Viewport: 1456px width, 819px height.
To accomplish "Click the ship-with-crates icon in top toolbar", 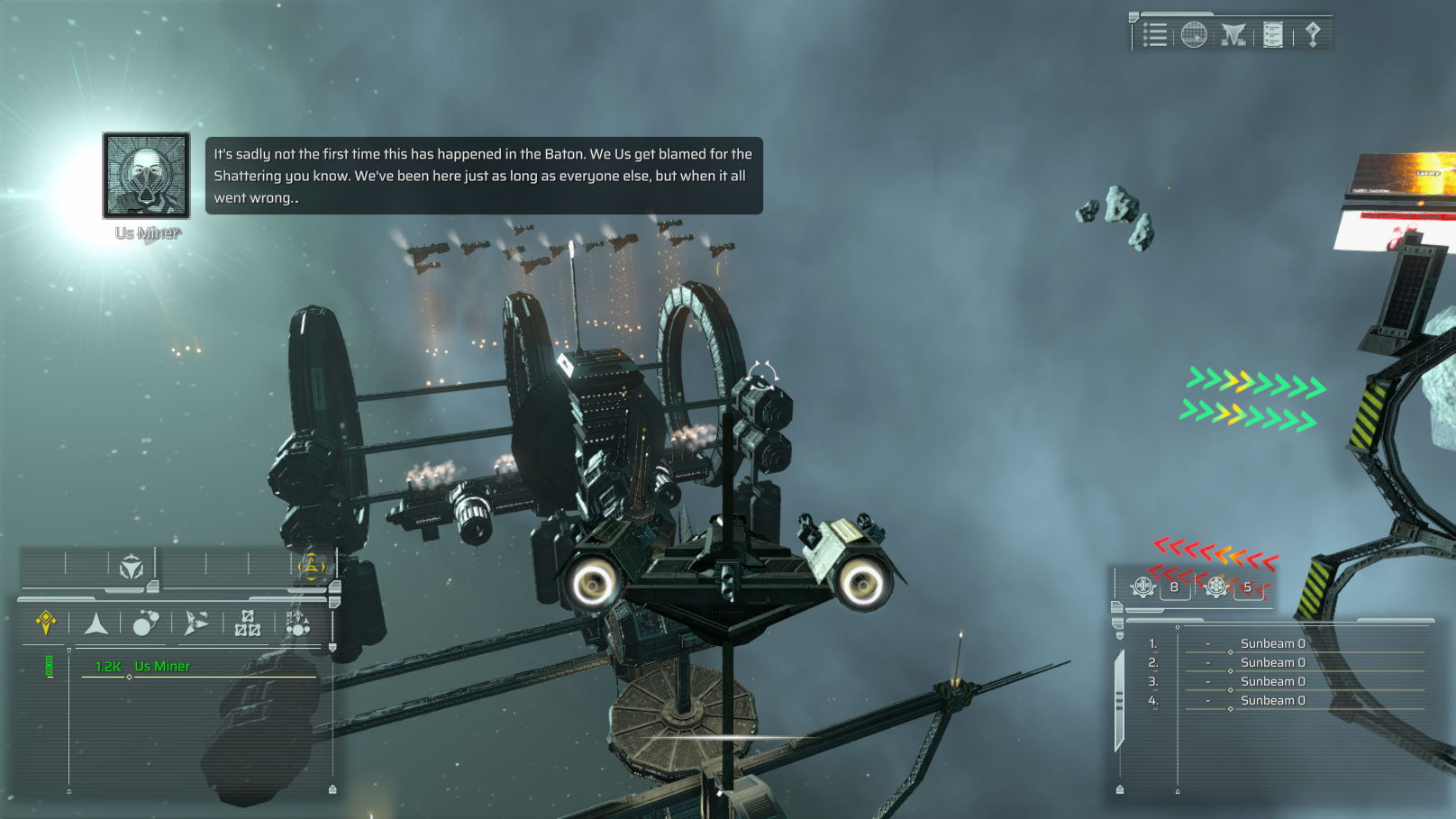I will pyautogui.click(x=1233, y=35).
